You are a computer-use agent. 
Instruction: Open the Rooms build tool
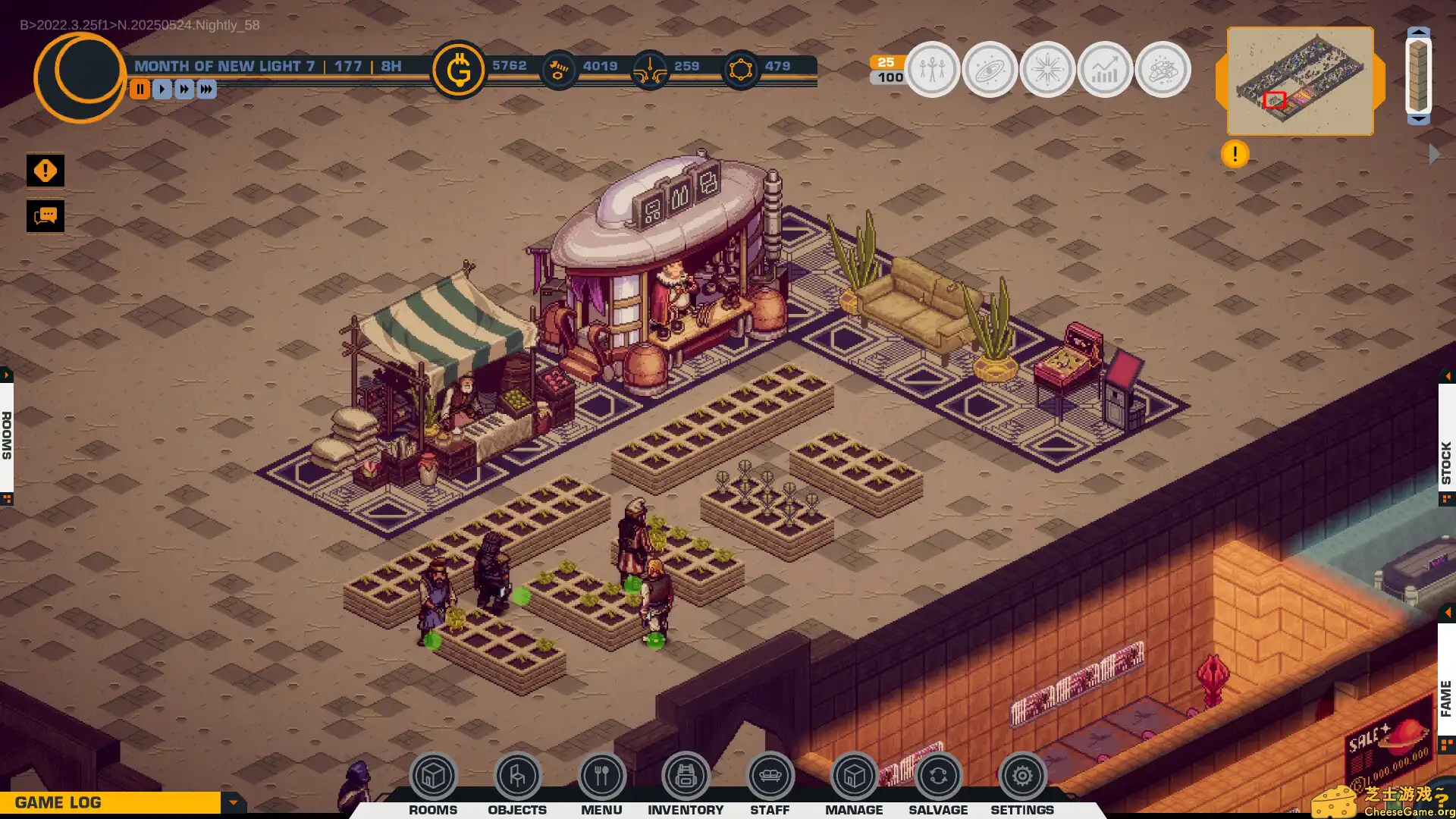click(433, 776)
